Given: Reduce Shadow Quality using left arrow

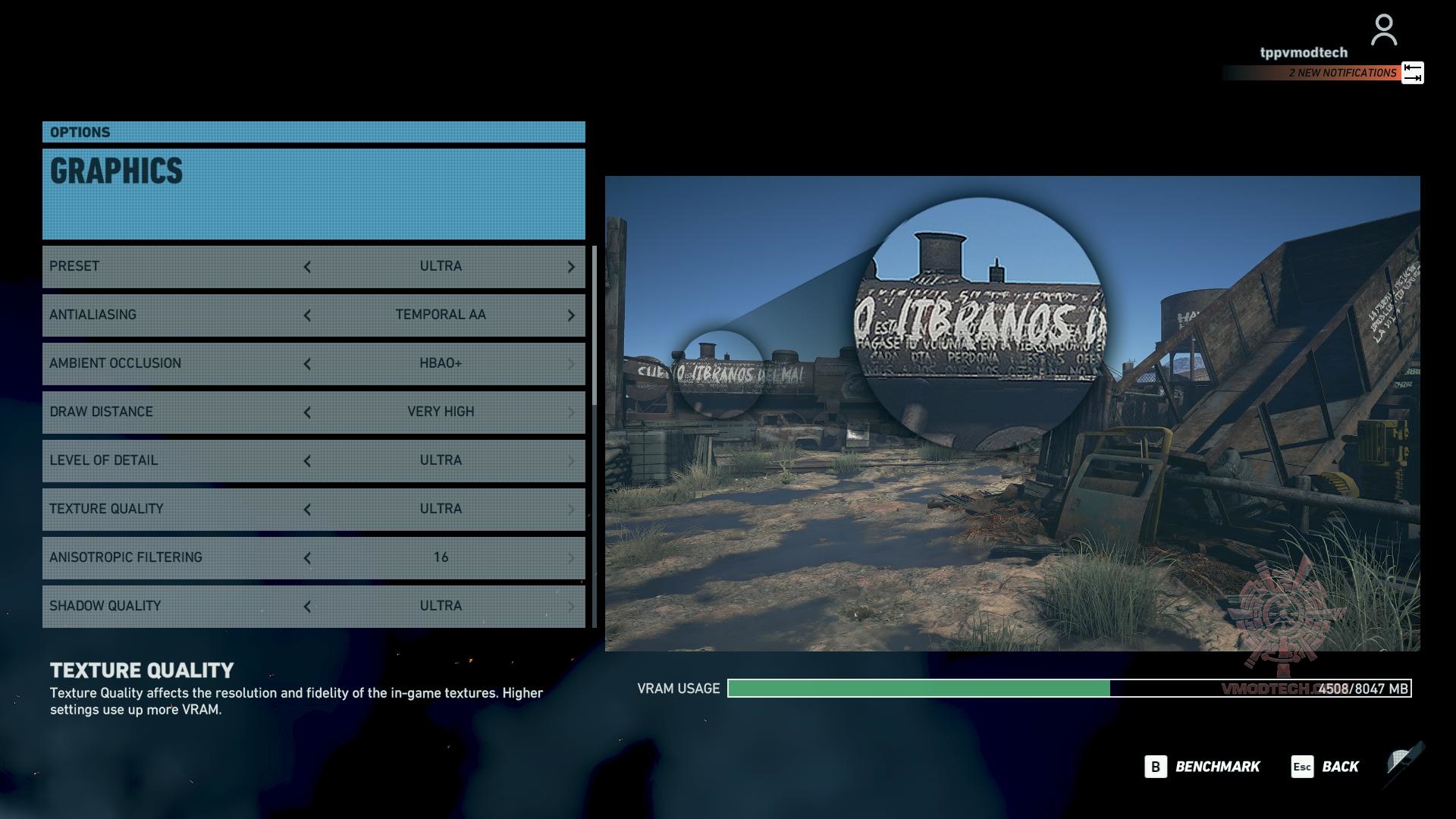Looking at the screenshot, I should point(307,607).
